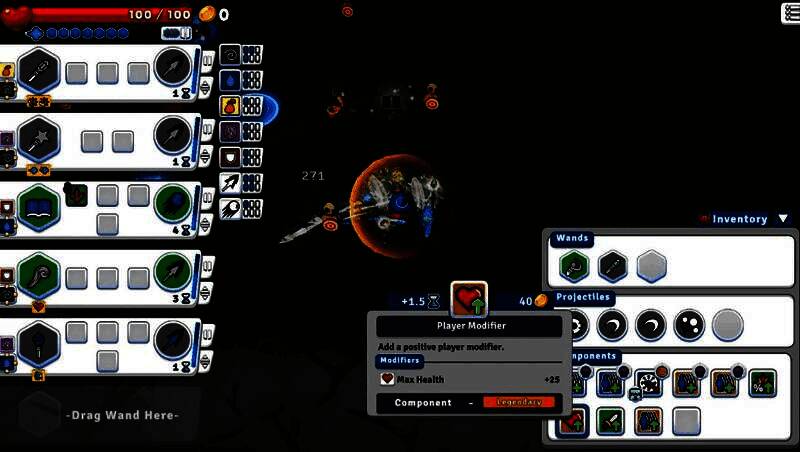Choose the three-dot projectile in Projectiles
The height and width of the screenshot is (452, 800).
689,324
